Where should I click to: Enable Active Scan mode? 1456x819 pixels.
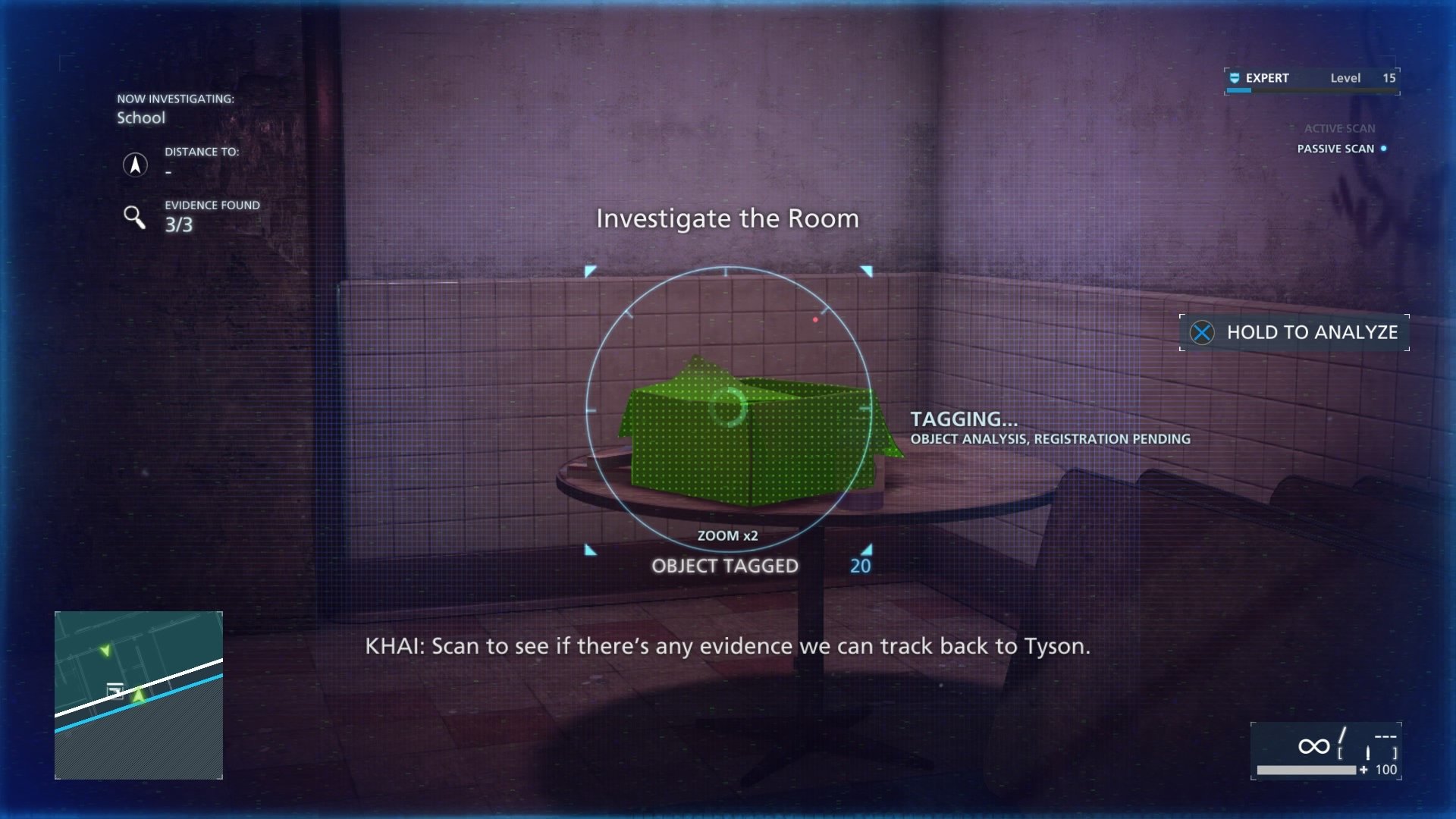pyautogui.click(x=1339, y=128)
